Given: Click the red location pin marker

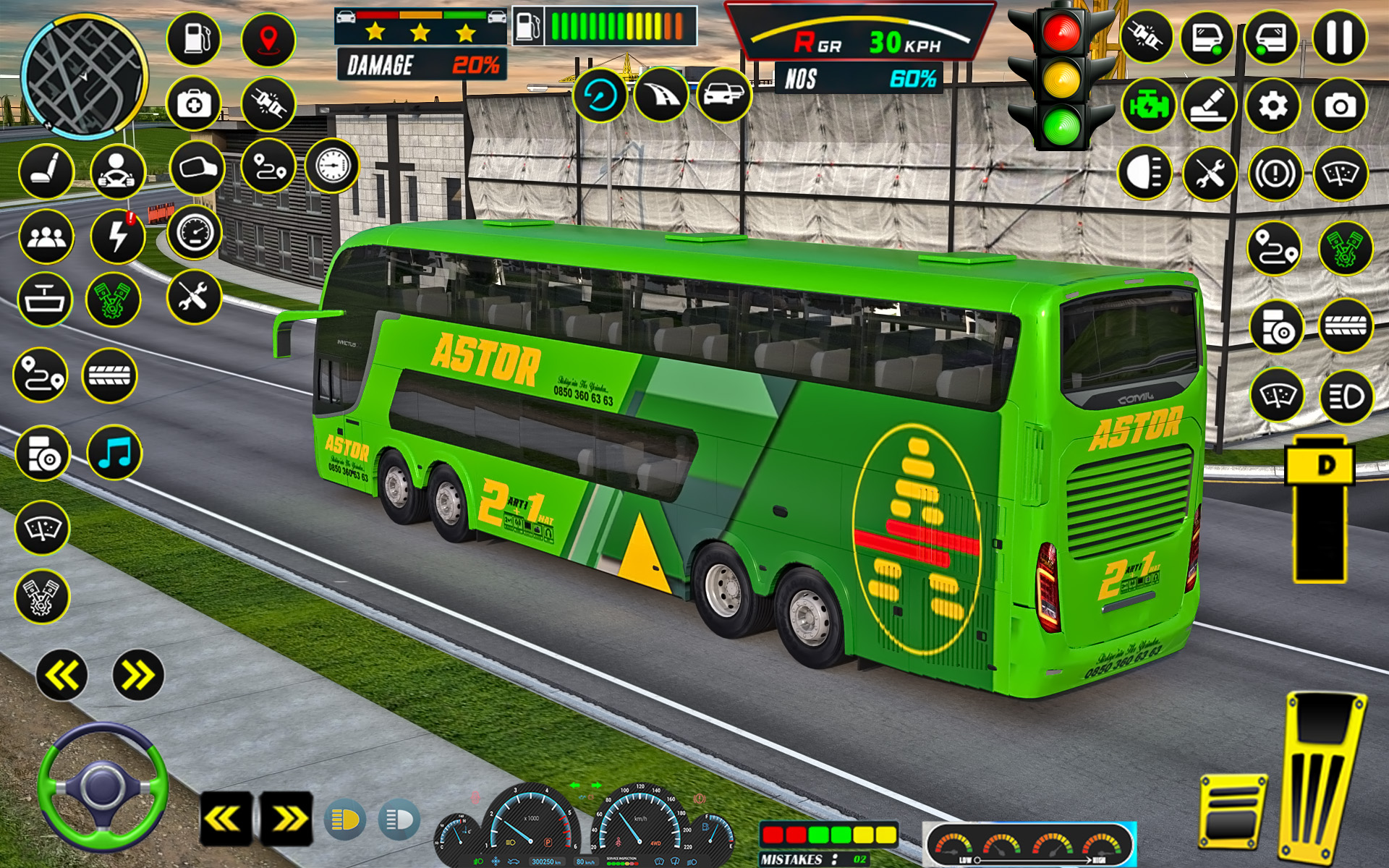Looking at the screenshot, I should pyautogui.click(x=268, y=40).
